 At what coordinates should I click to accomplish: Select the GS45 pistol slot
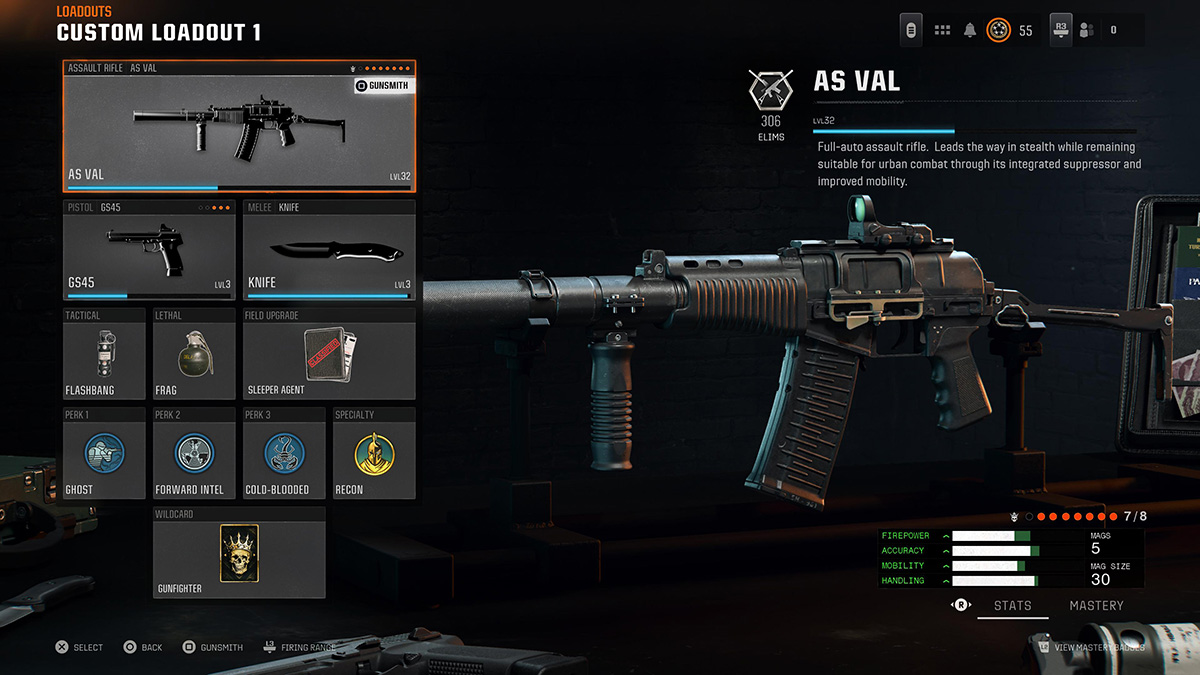click(x=149, y=251)
